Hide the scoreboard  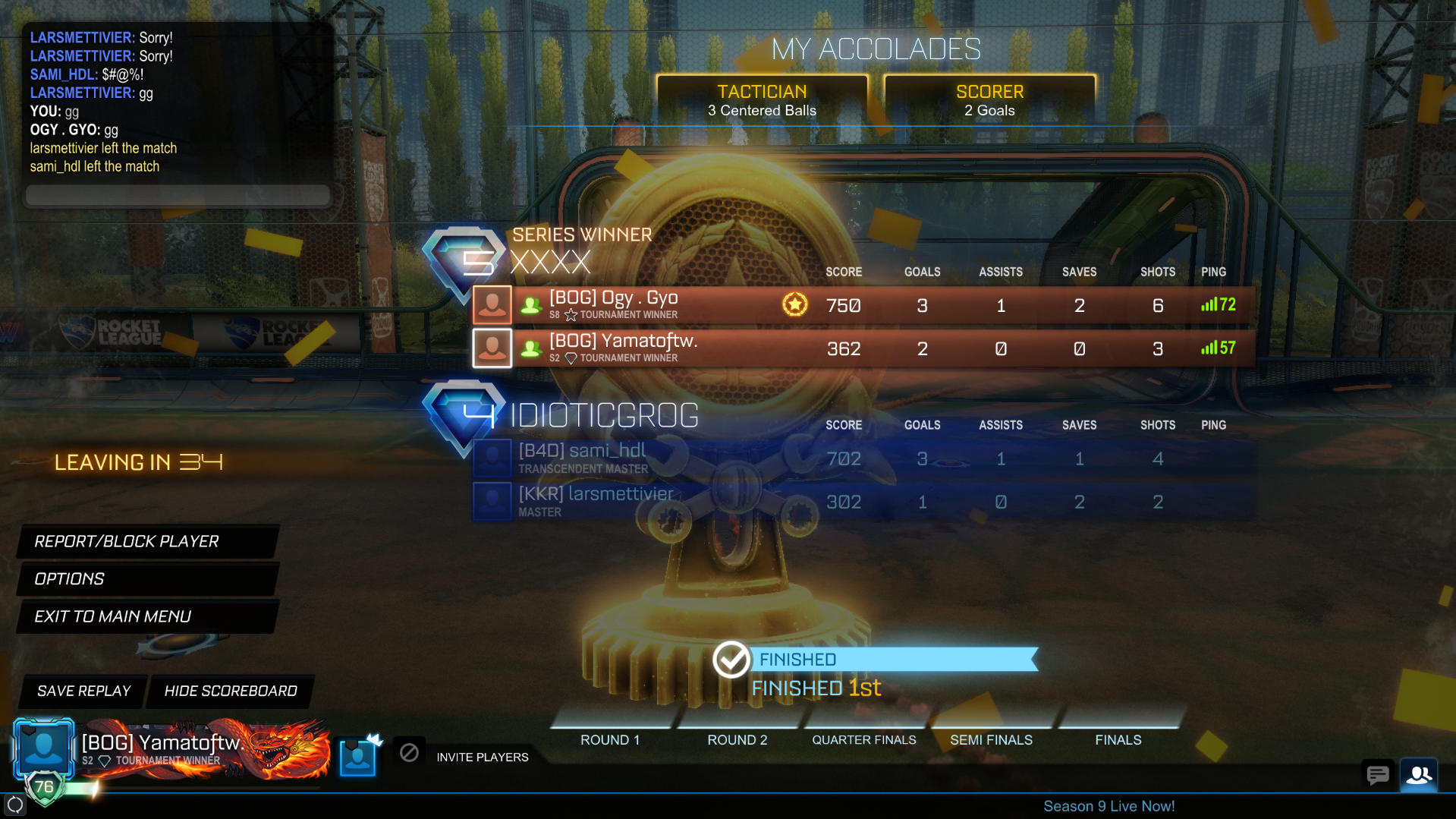click(231, 691)
